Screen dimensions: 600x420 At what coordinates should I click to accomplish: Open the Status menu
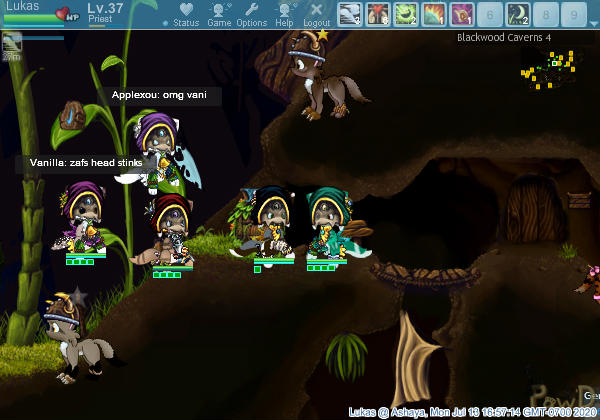tap(185, 14)
